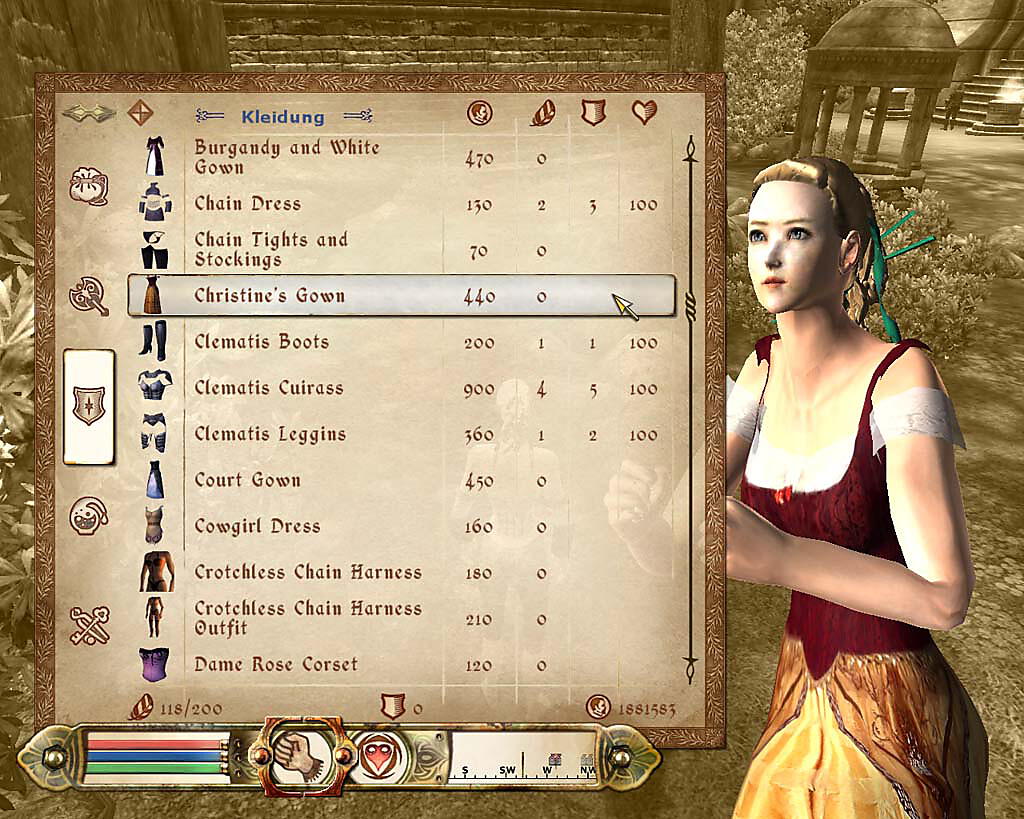
Task: Sort by the heart condition column header
Action: [644, 113]
